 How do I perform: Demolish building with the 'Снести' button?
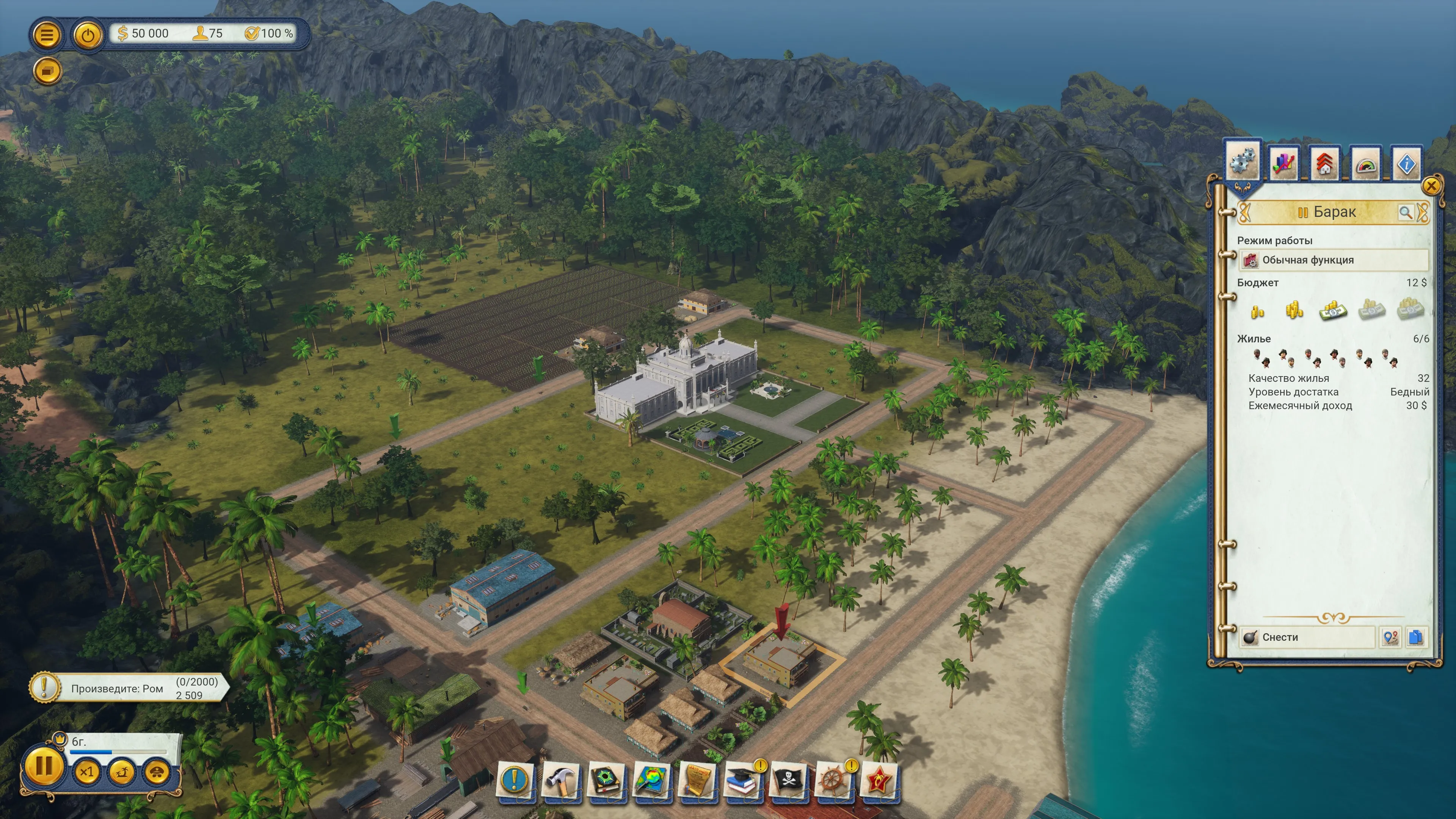click(1307, 637)
